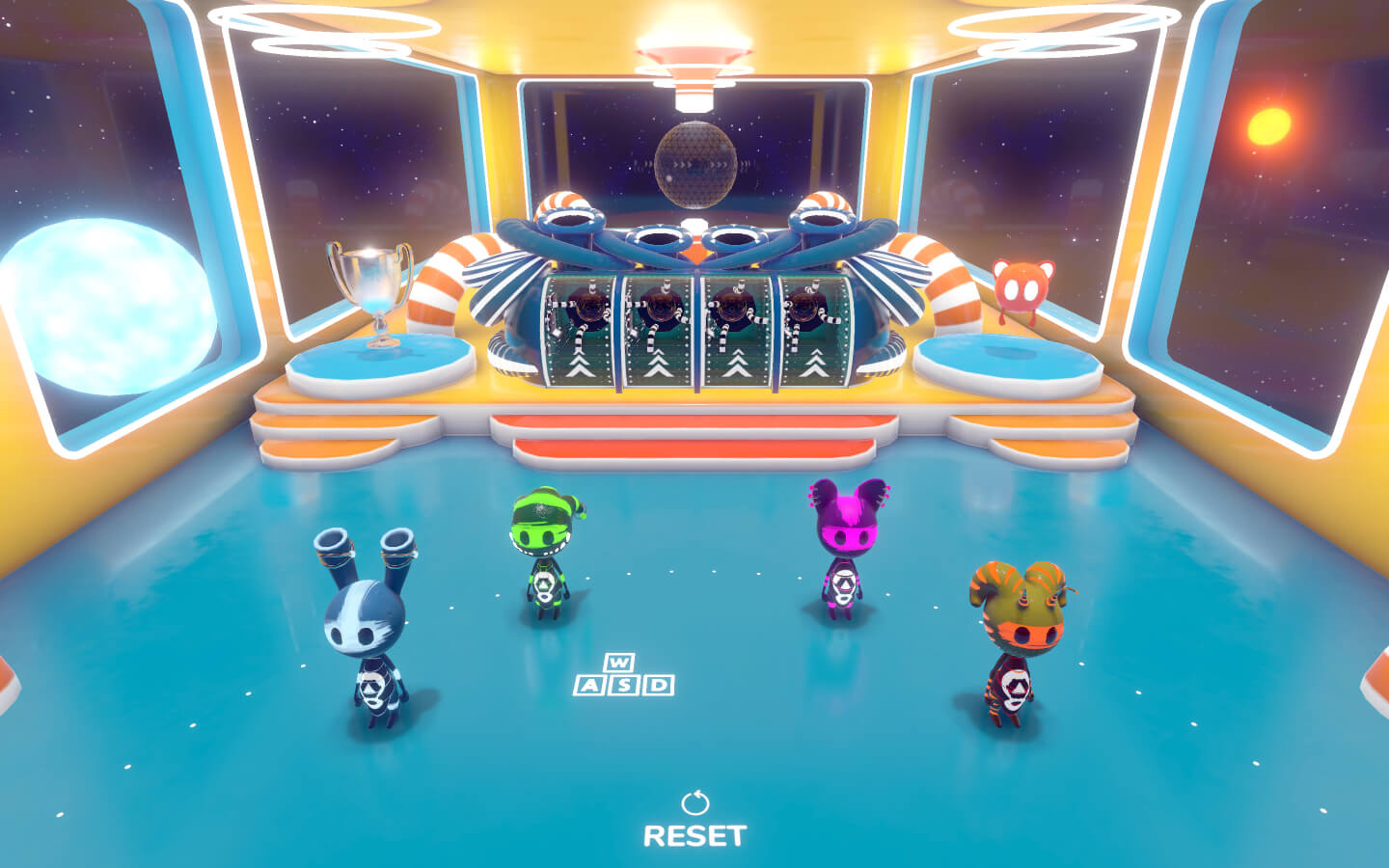This screenshot has width=1389, height=868.
Task: Click the RESET button
Action: tap(694, 823)
